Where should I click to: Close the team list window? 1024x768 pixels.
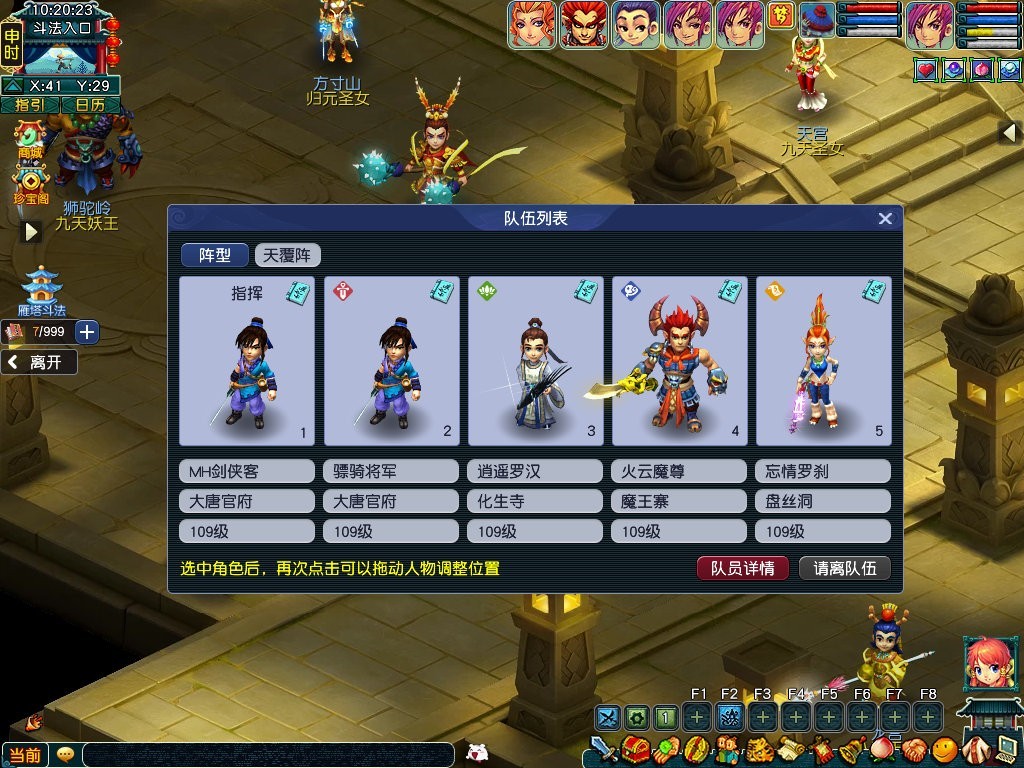(885, 219)
